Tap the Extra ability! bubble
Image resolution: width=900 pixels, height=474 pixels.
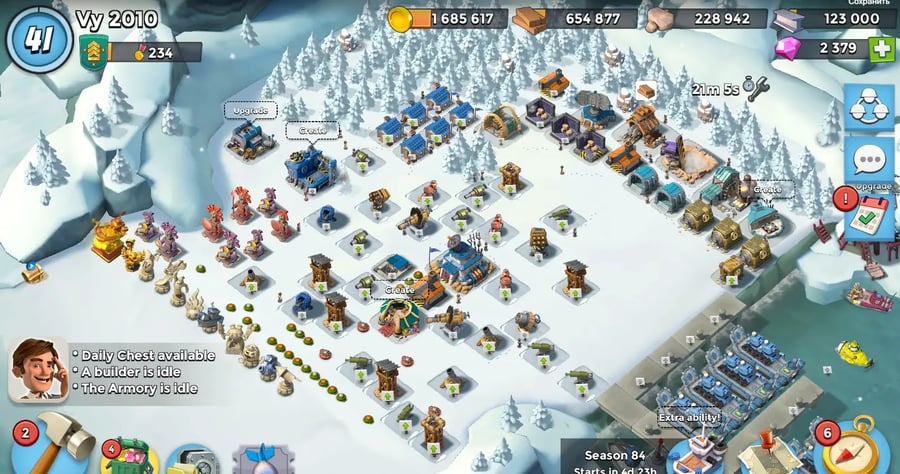(689, 417)
